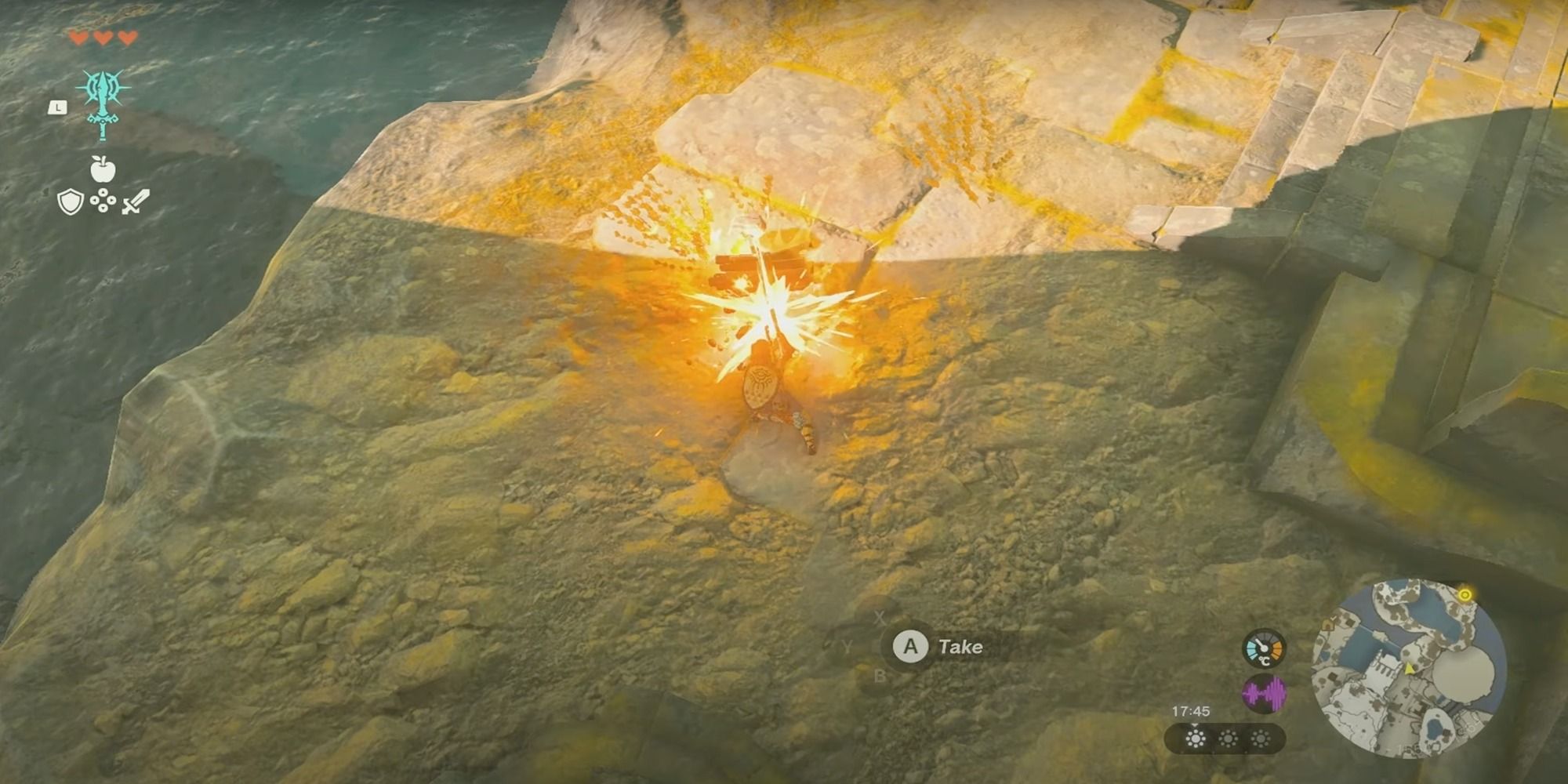Click the d-pad materials icon beside the shield
This screenshot has width=1568, height=784.
tap(103, 201)
